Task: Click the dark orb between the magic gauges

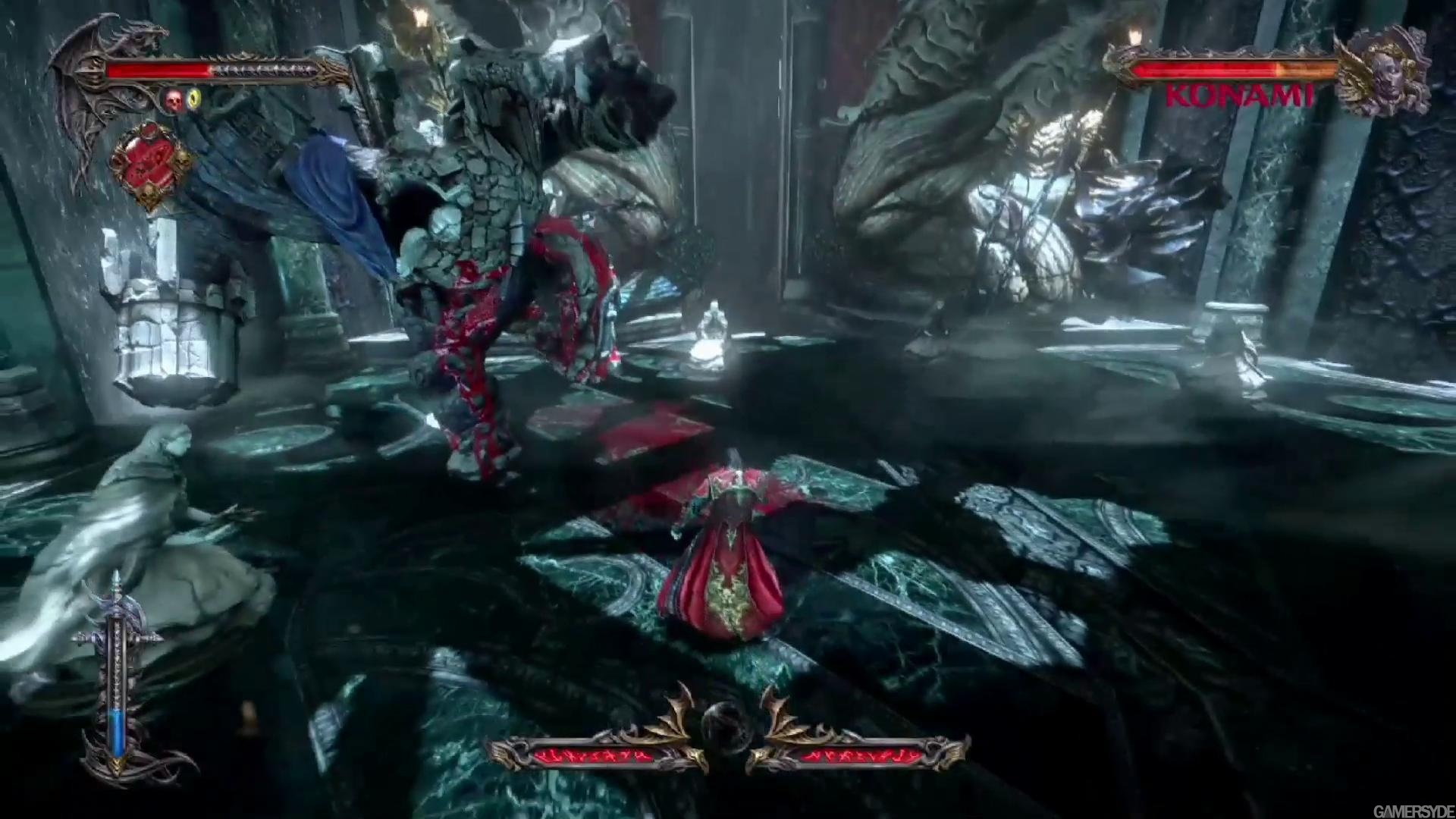Action: point(727,726)
